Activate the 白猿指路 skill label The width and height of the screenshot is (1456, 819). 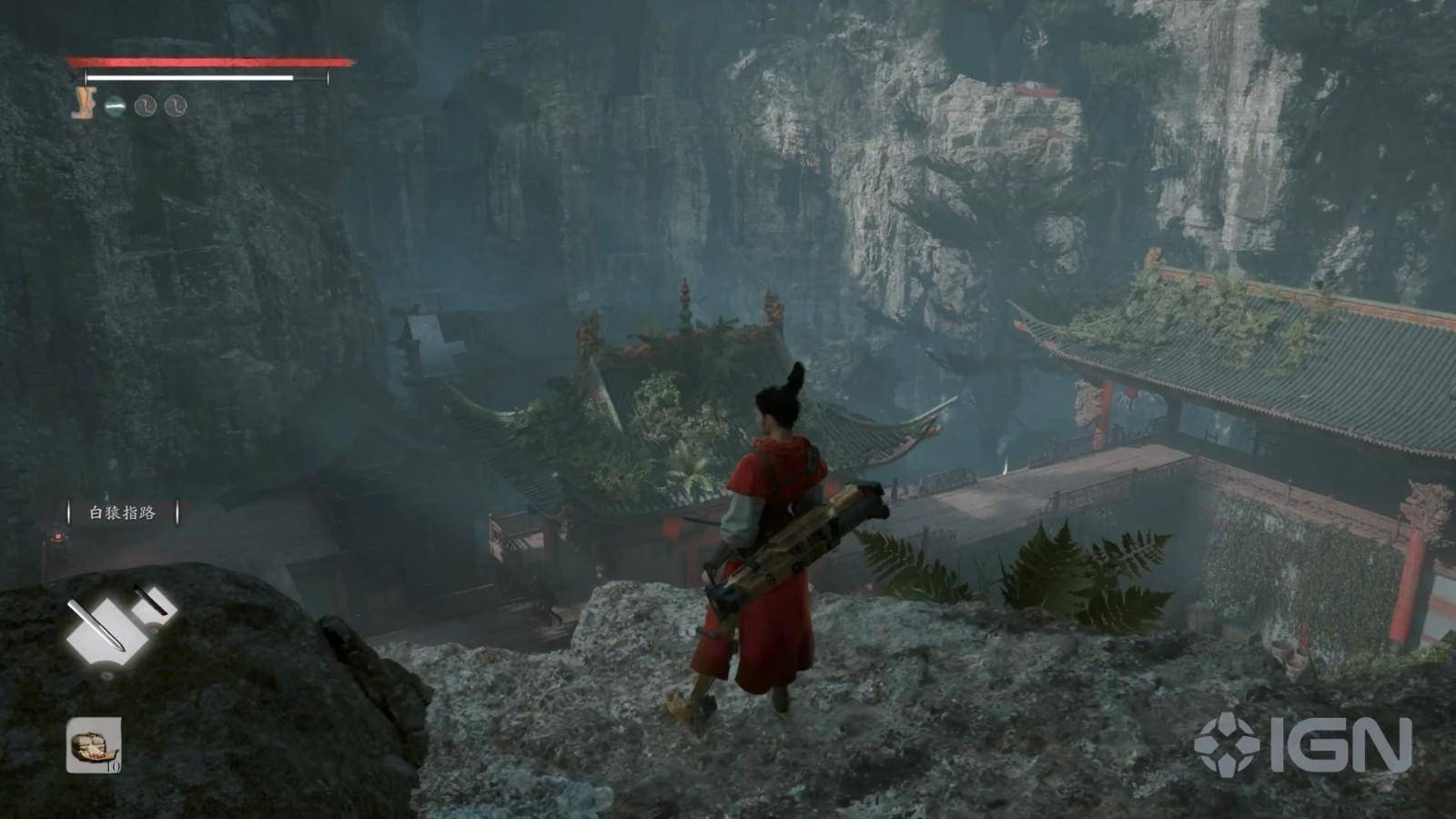[x=123, y=513]
